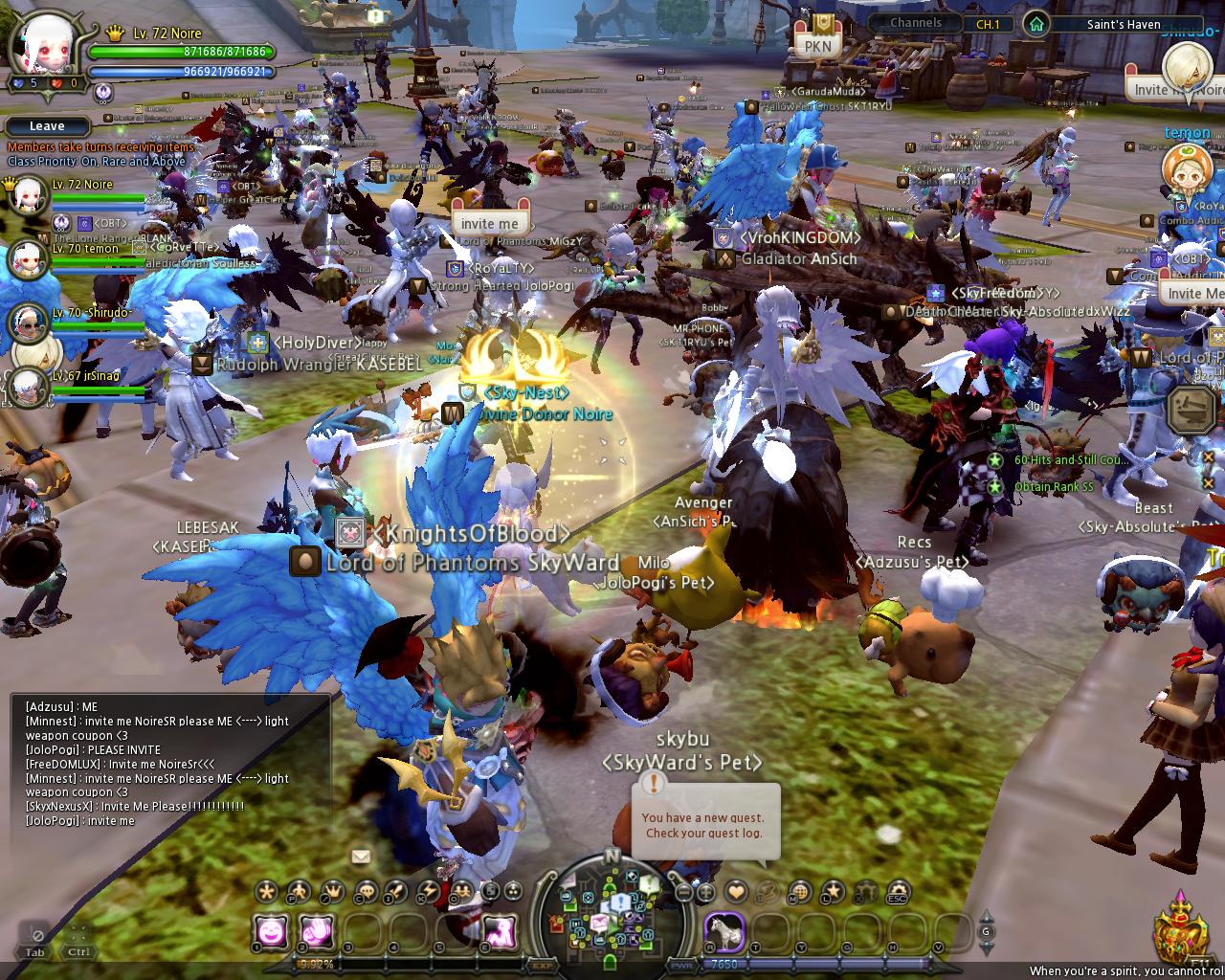Open the system menu ESC icon
The width and height of the screenshot is (1225, 980).
pos(897,892)
